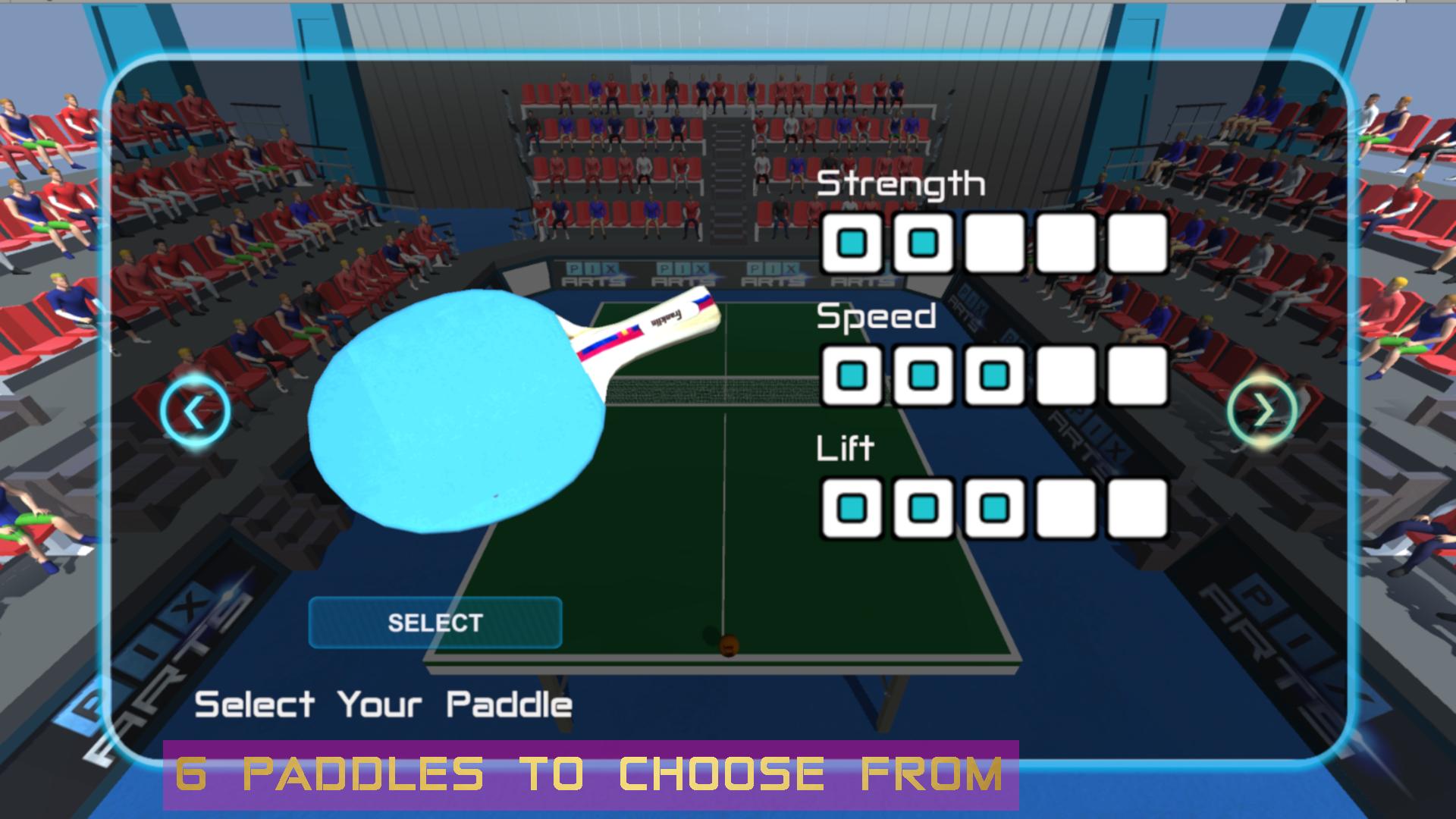
Task: Click the SELECT button
Action: click(435, 623)
